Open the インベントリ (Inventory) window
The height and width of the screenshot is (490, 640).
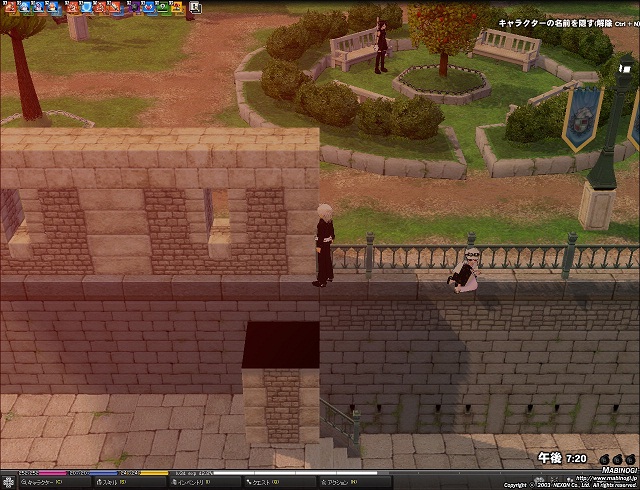[x=192, y=483]
